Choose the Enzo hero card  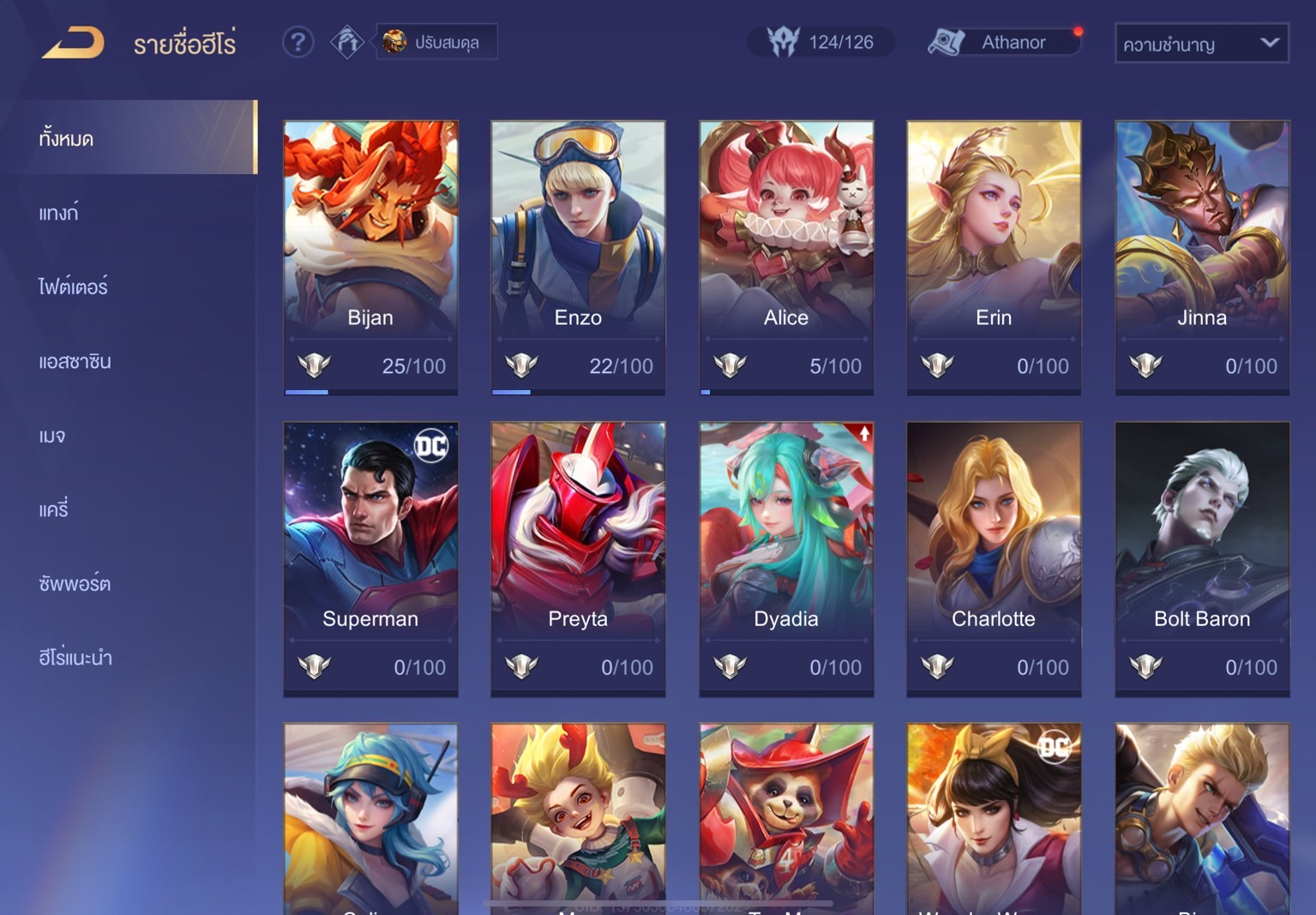coord(578,257)
